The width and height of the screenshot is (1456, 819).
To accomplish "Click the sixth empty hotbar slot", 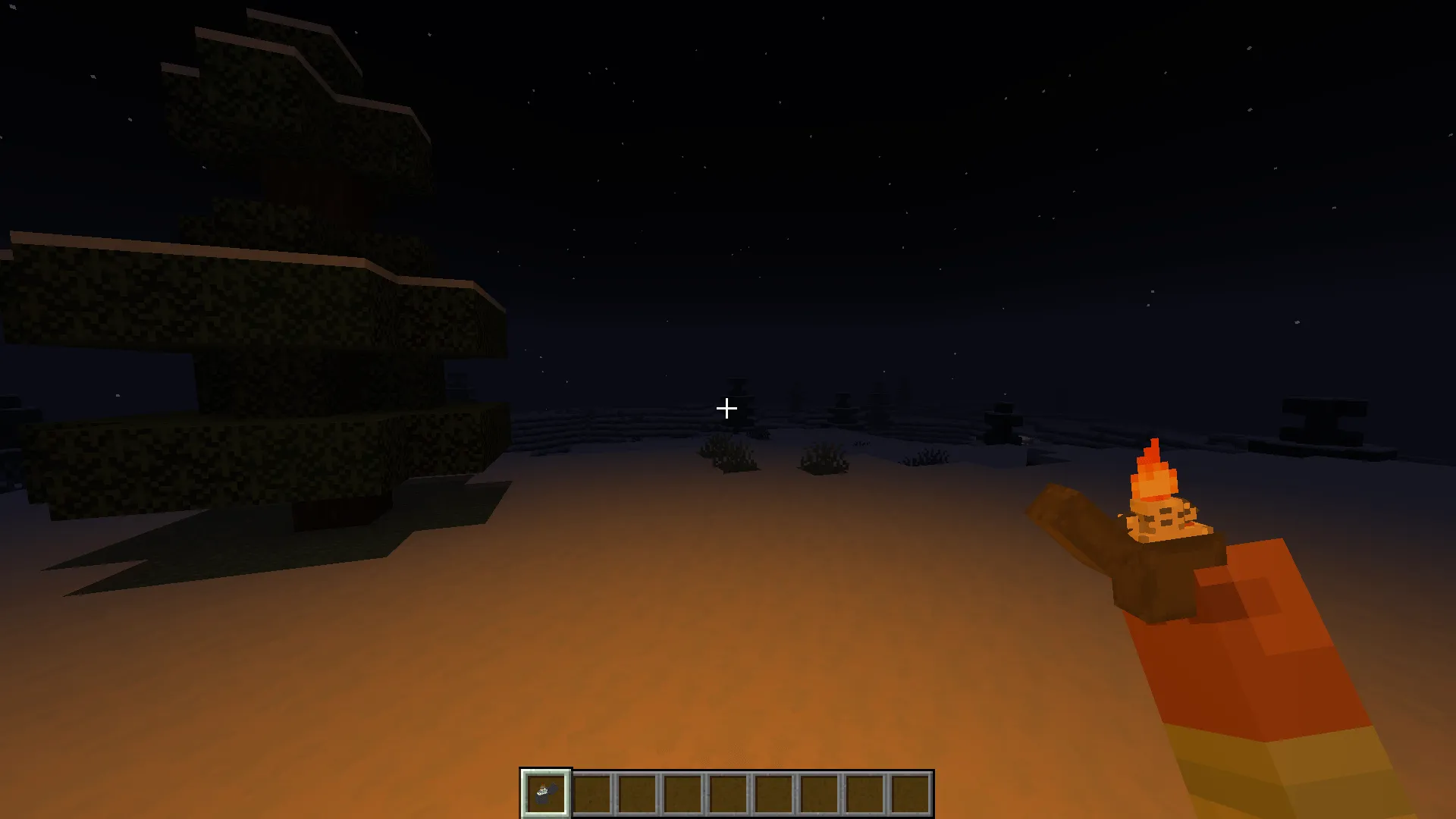I will pyautogui.click(x=774, y=793).
